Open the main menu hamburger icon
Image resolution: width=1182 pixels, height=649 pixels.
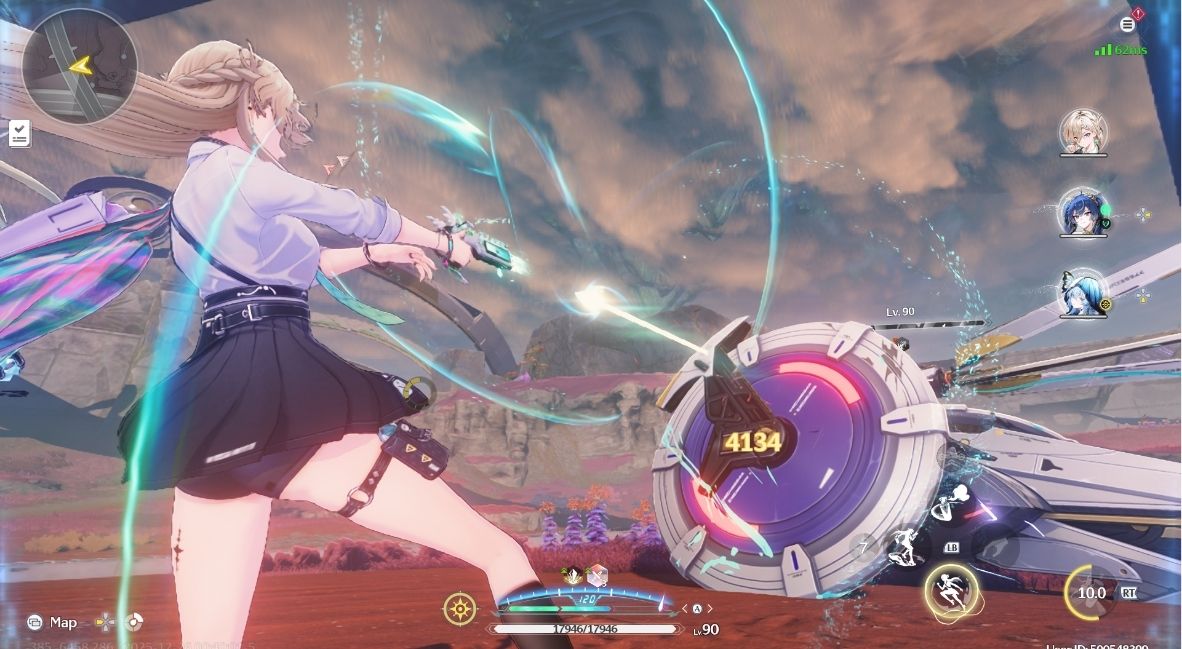tap(1128, 24)
